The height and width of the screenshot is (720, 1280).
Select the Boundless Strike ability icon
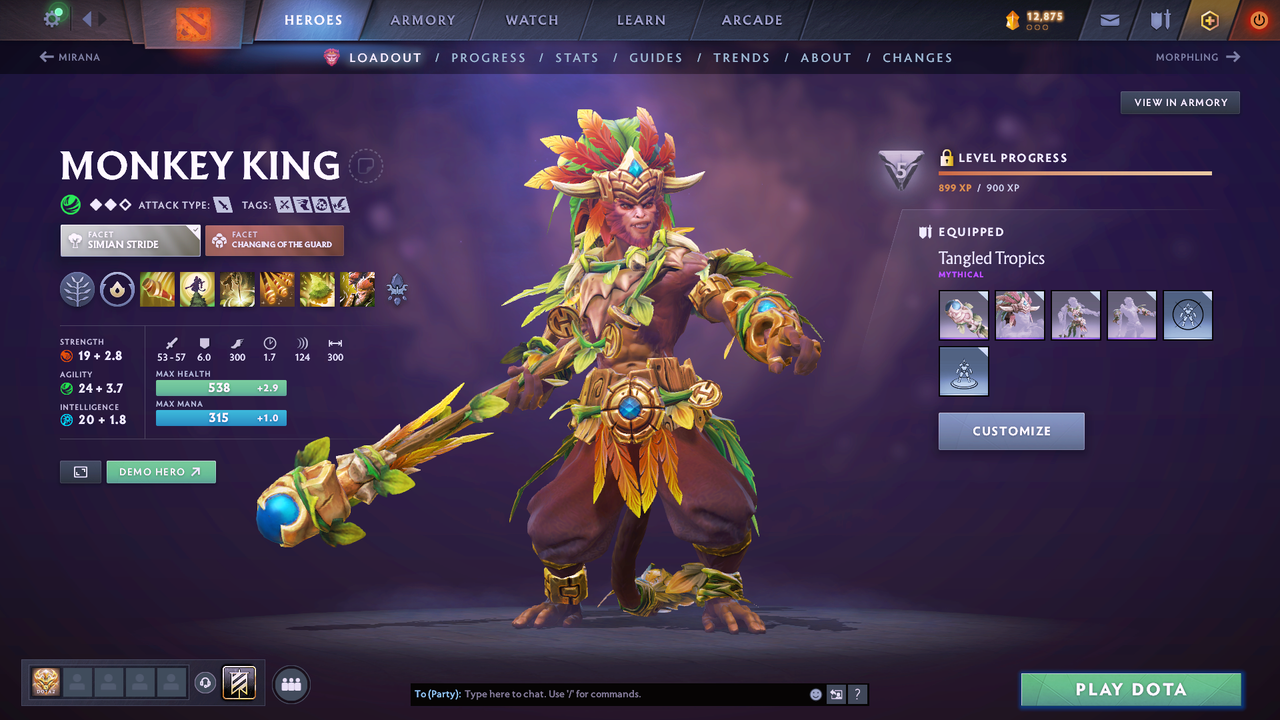click(157, 289)
